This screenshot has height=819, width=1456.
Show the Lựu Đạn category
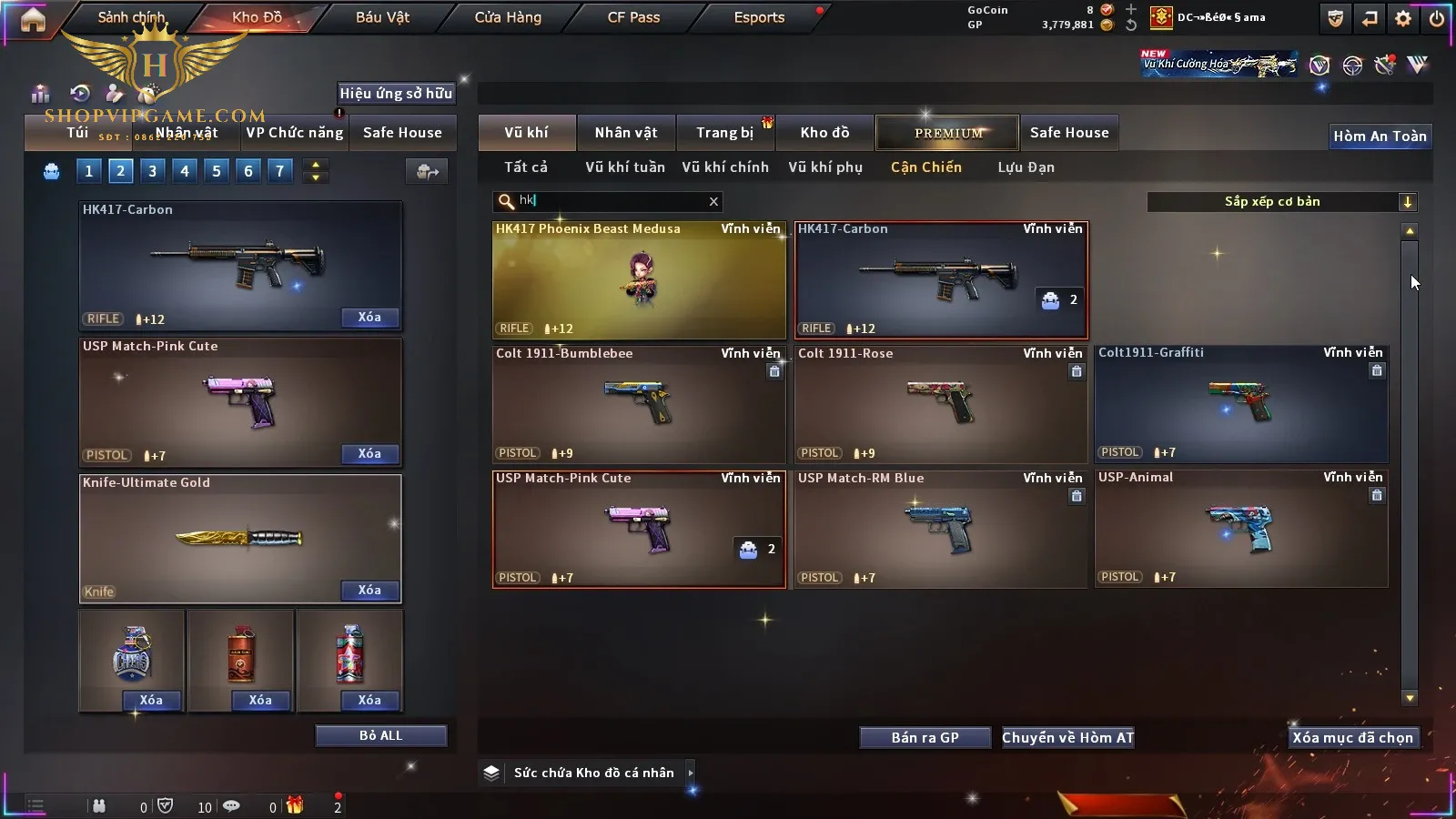1026,167
